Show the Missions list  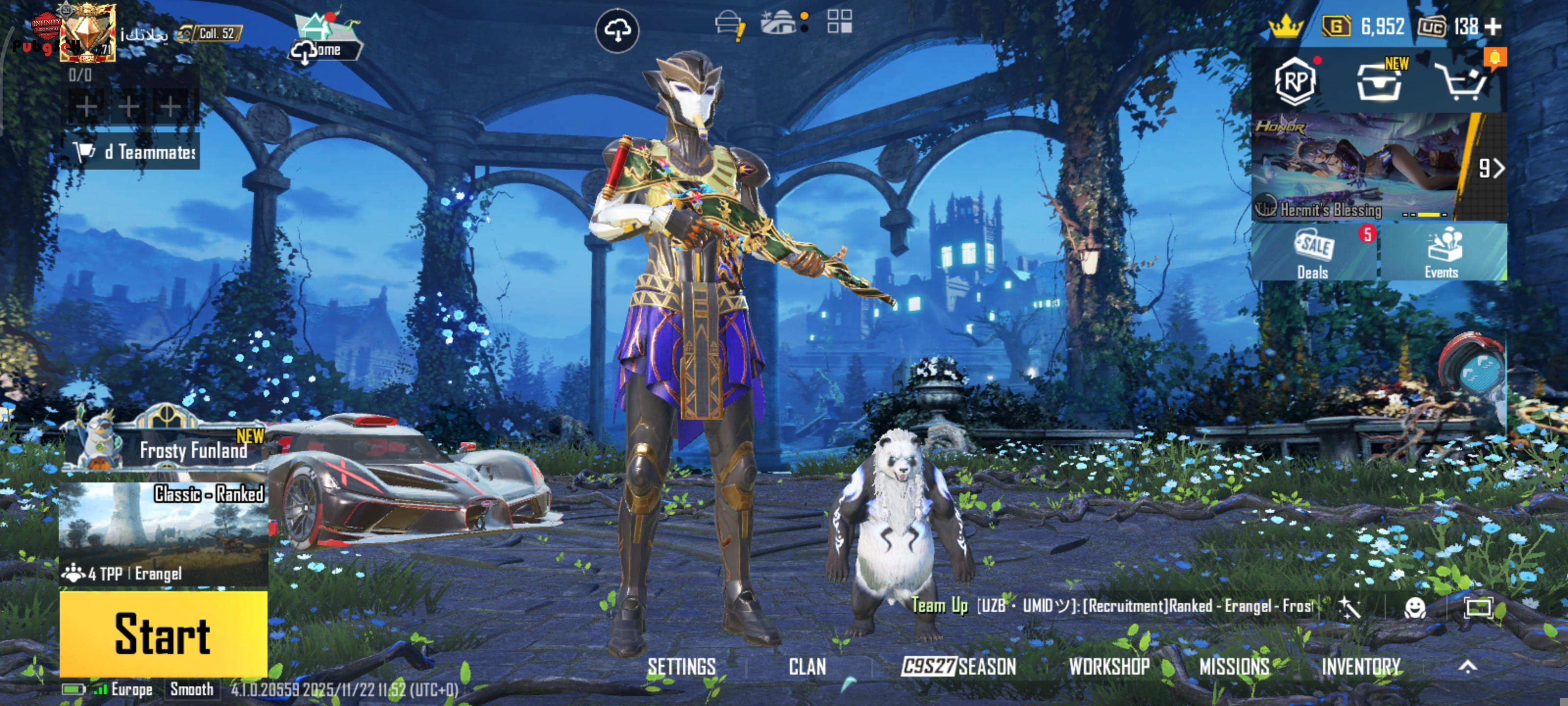1234,667
